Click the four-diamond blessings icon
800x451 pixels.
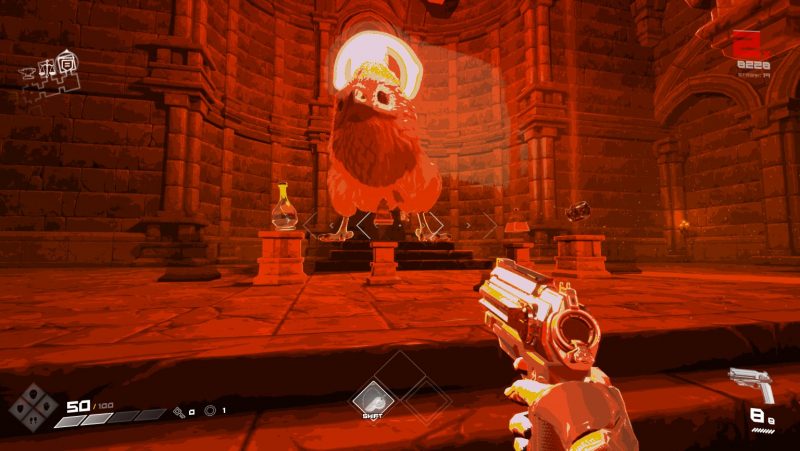coord(33,406)
